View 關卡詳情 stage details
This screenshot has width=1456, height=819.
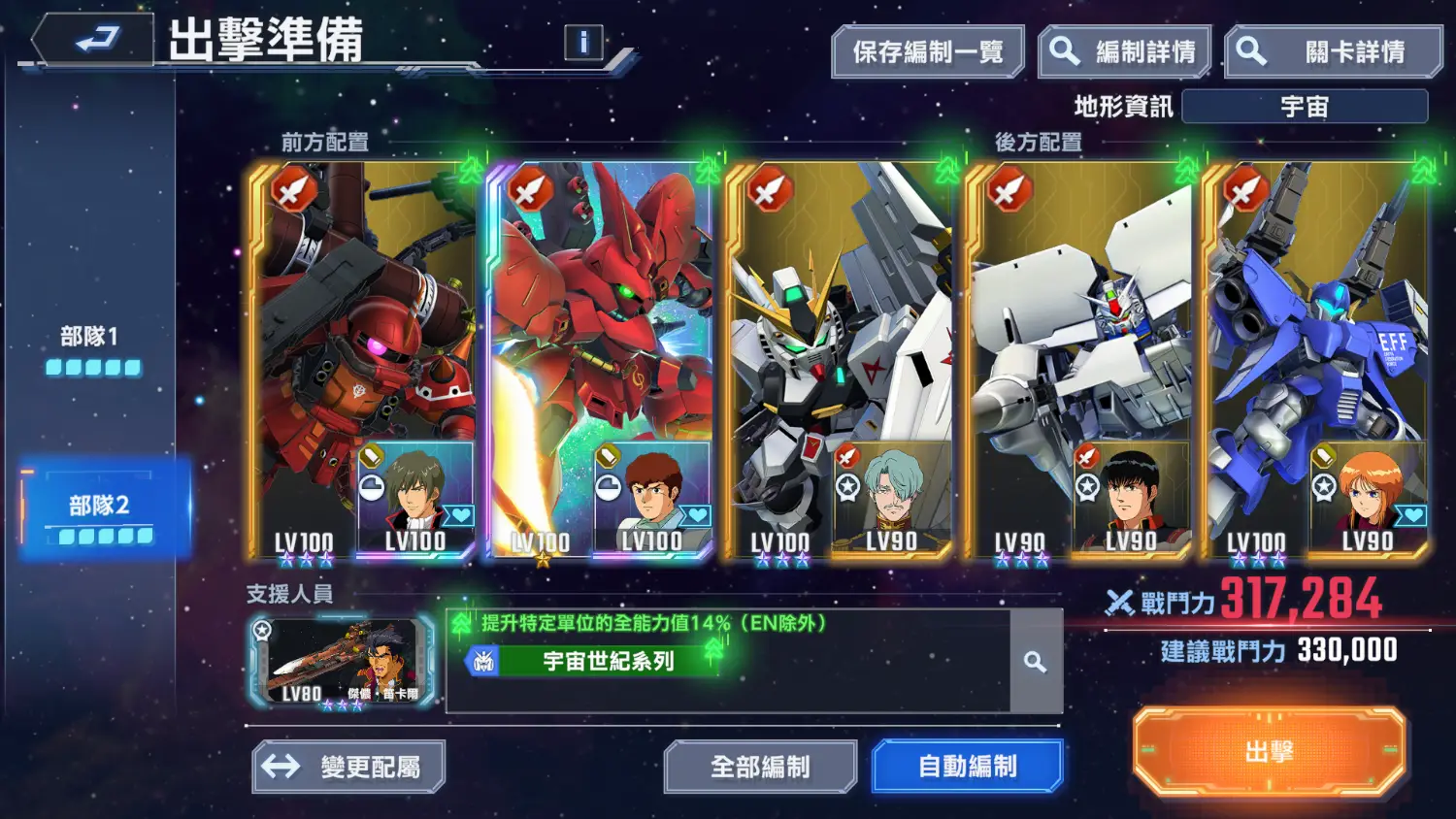[1334, 52]
